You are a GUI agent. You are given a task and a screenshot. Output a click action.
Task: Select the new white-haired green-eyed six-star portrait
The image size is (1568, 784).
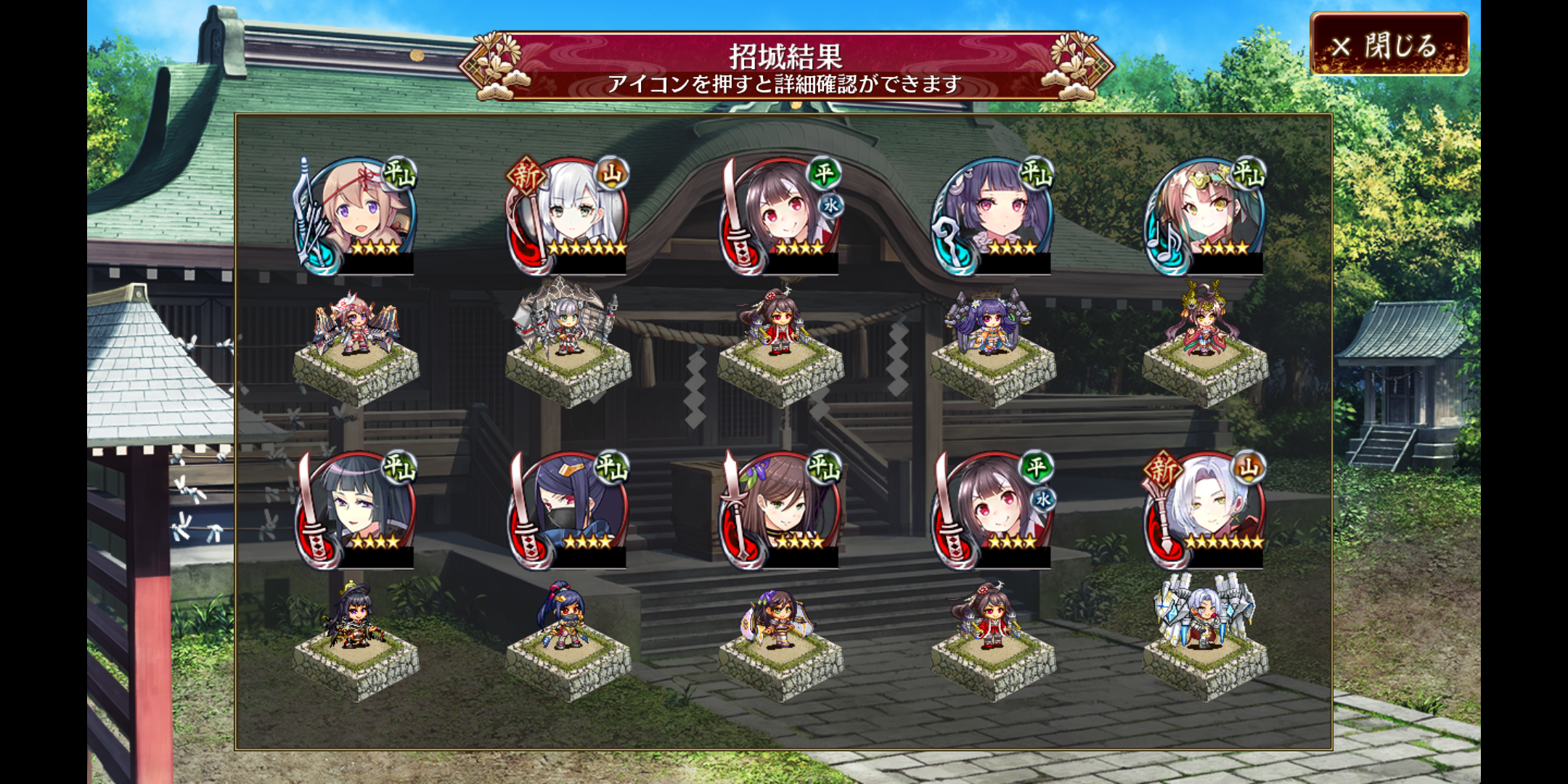point(570,216)
